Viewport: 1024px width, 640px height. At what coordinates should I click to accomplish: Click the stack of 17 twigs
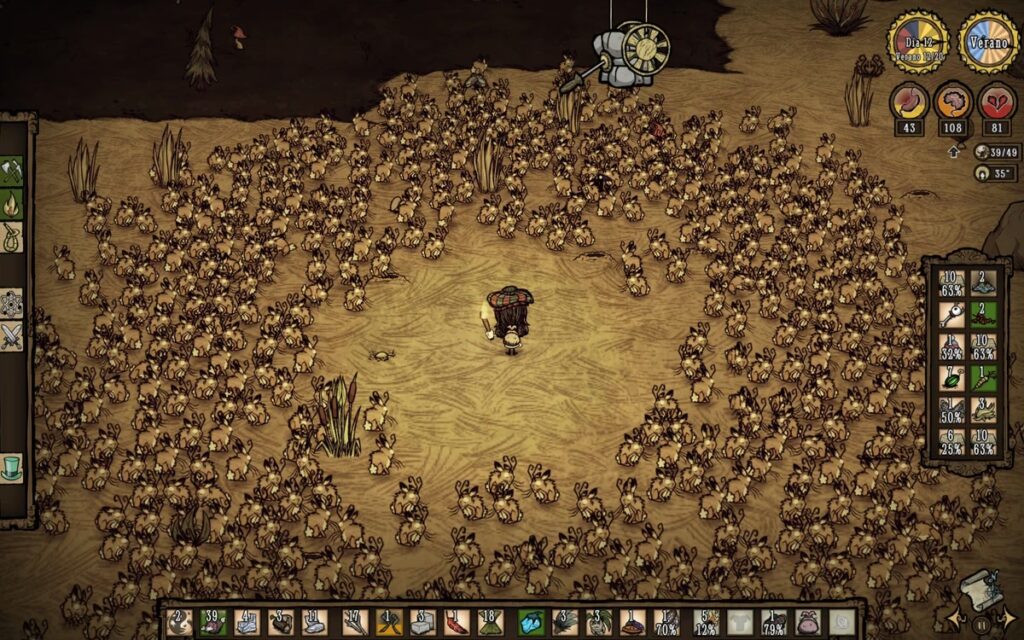[355, 622]
